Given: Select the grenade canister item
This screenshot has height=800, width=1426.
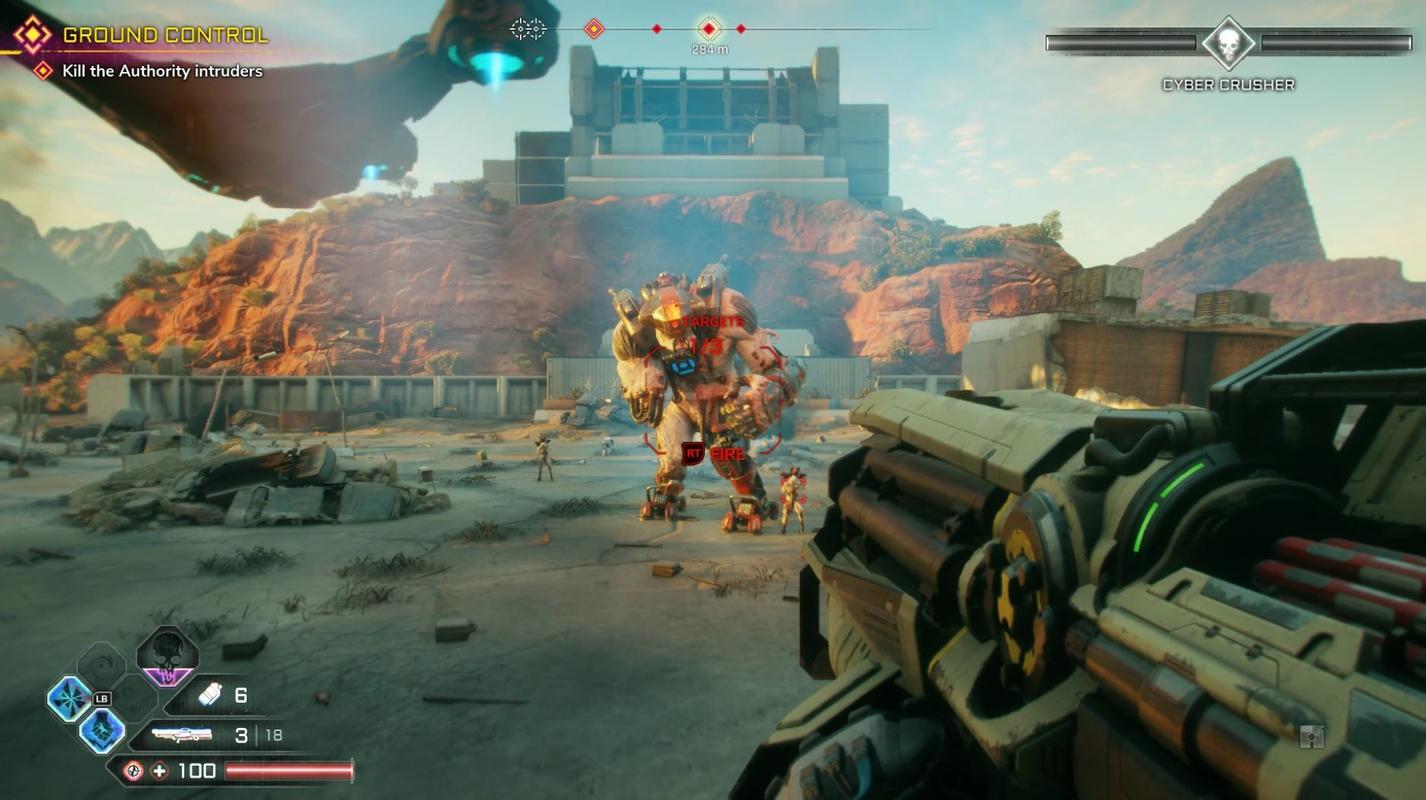Looking at the screenshot, I should click(x=210, y=695).
